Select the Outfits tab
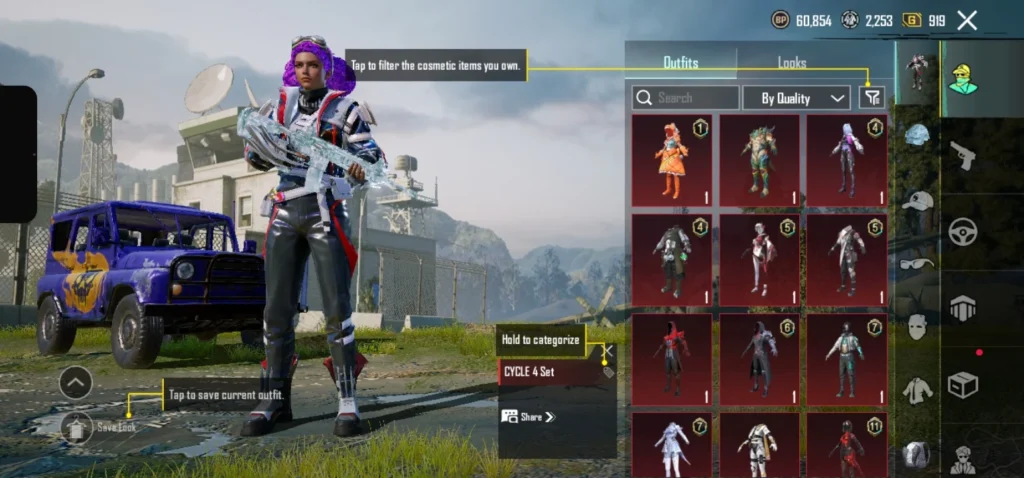The image size is (1024, 478). (x=681, y=62)
